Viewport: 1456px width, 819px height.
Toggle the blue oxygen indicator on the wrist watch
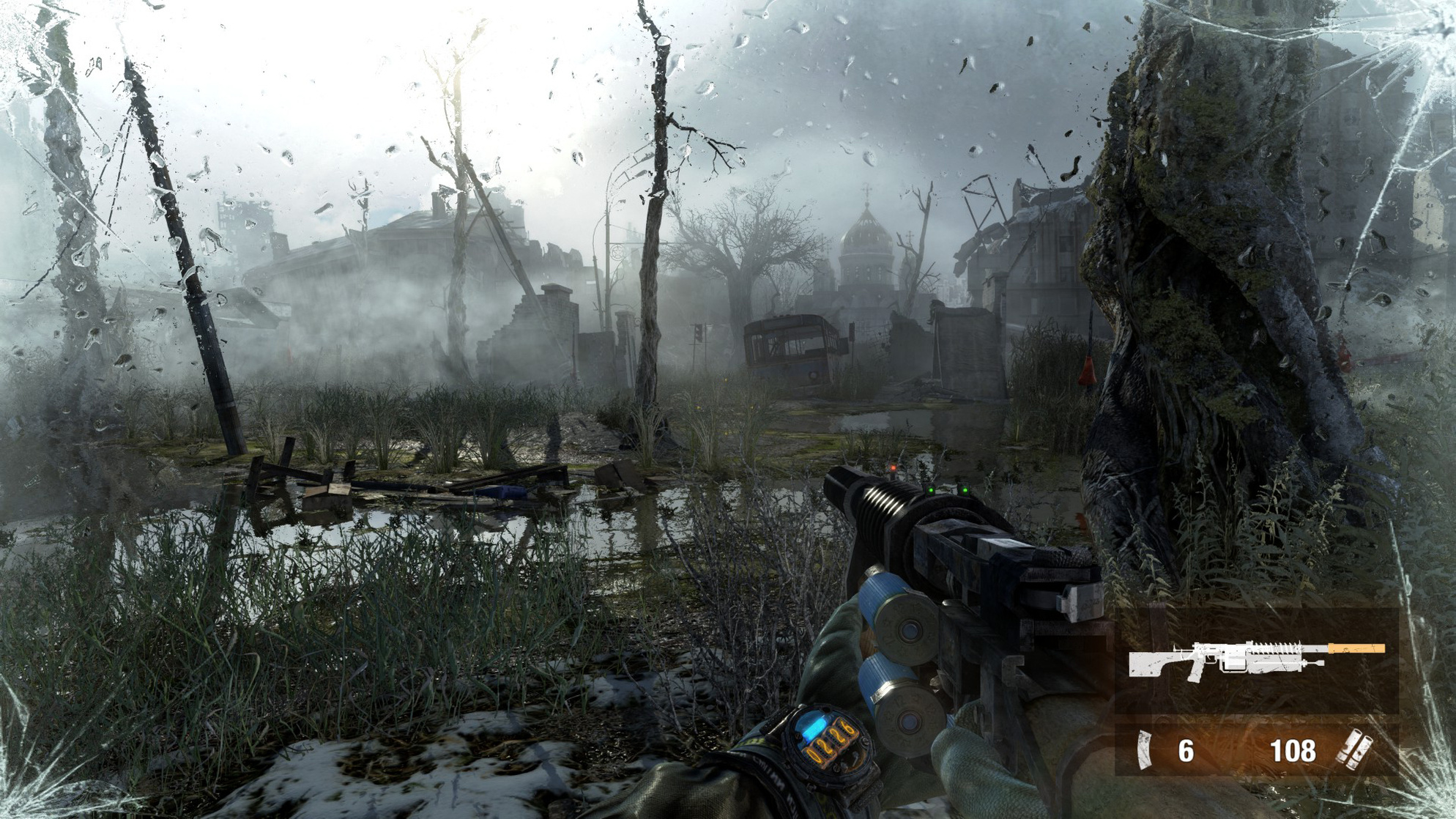point(812,727)
